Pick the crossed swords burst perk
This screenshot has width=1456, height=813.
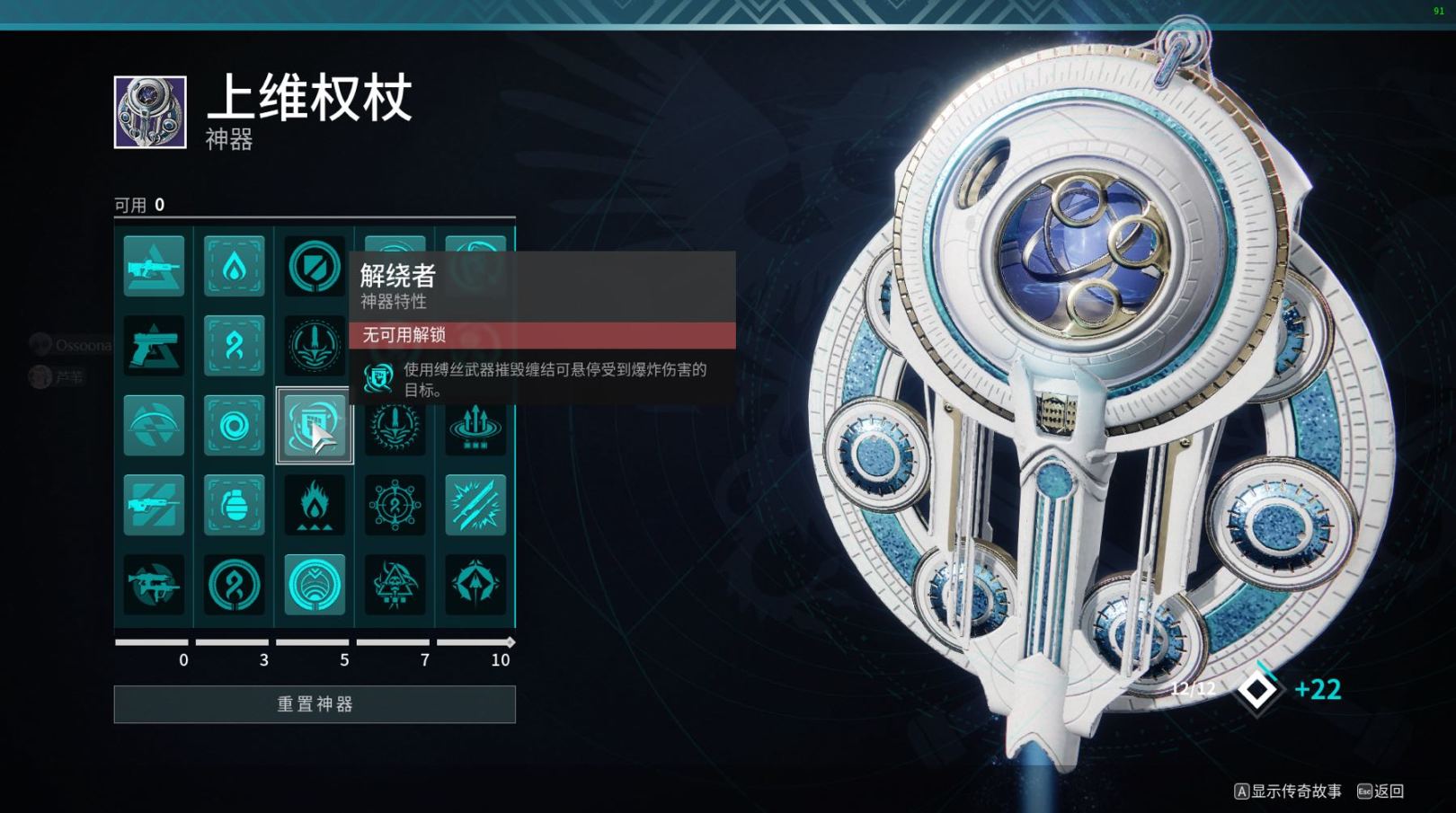point(475,505)
